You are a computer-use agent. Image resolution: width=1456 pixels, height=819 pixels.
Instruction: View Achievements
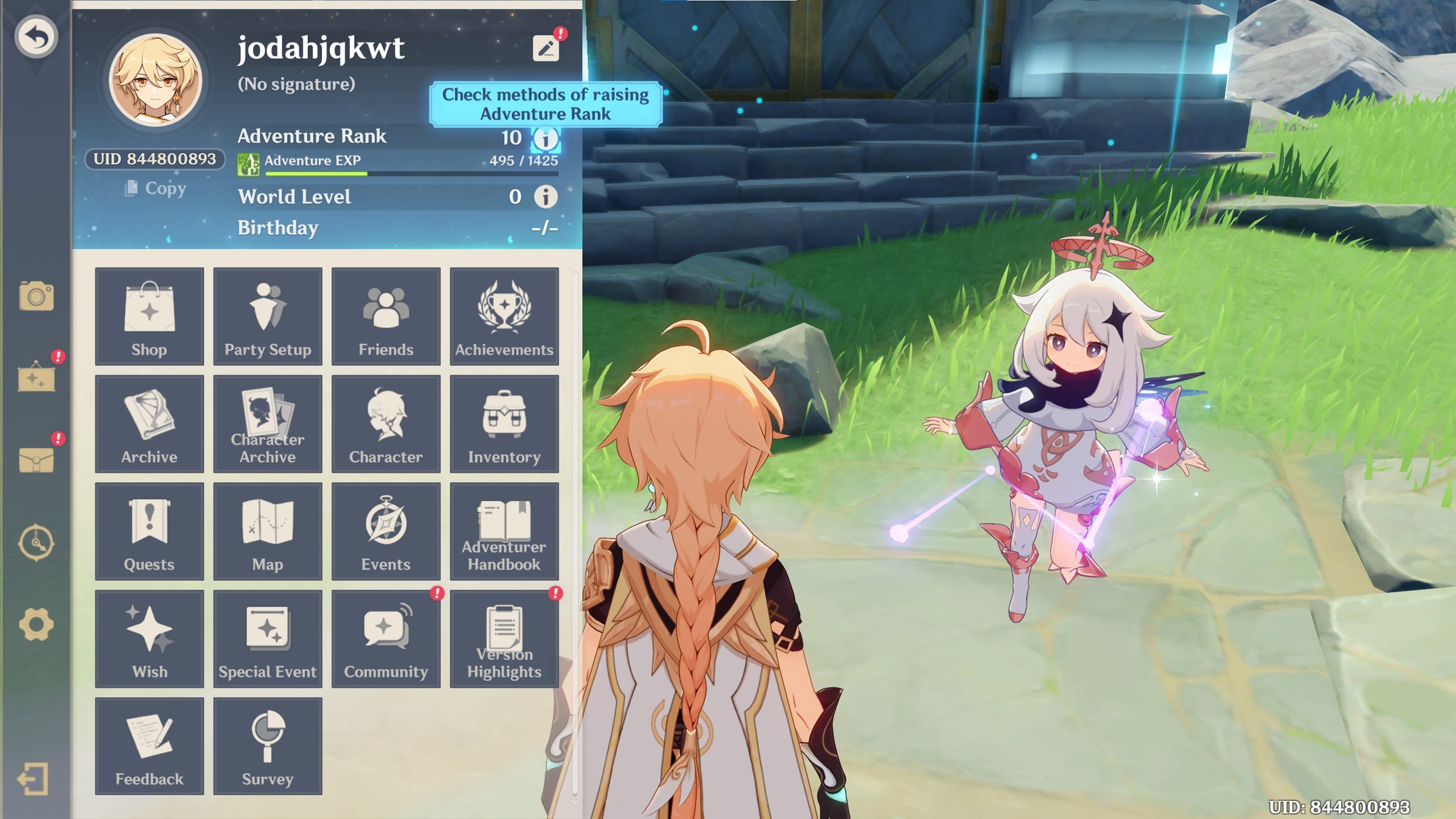[x=504, y=316]
